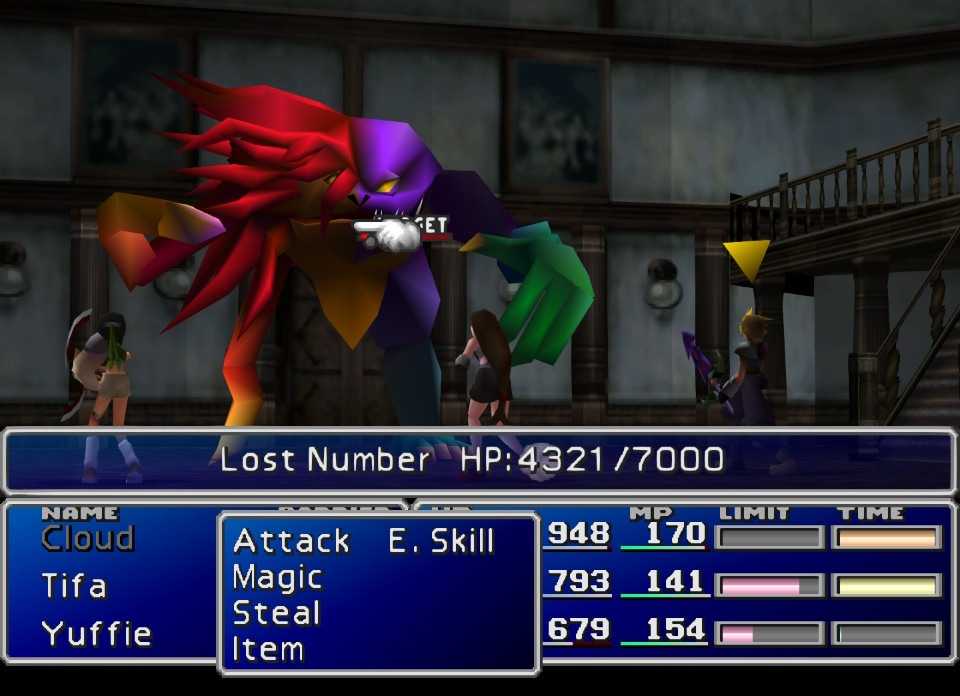Select Tifa in the party list
960x696 pixels.
(x=74, y=585)
